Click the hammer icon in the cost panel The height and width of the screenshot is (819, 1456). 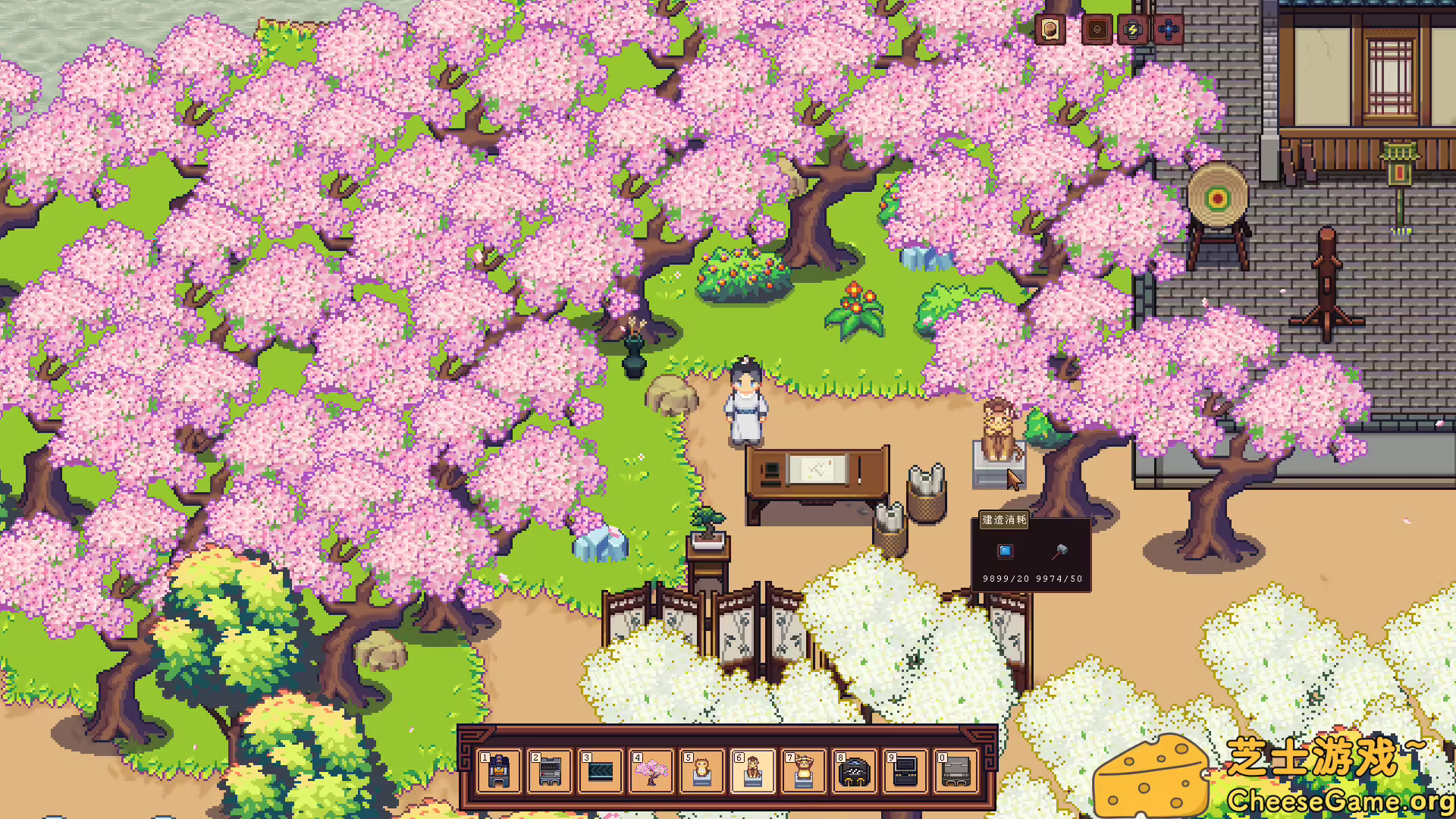coord(1059,554)
